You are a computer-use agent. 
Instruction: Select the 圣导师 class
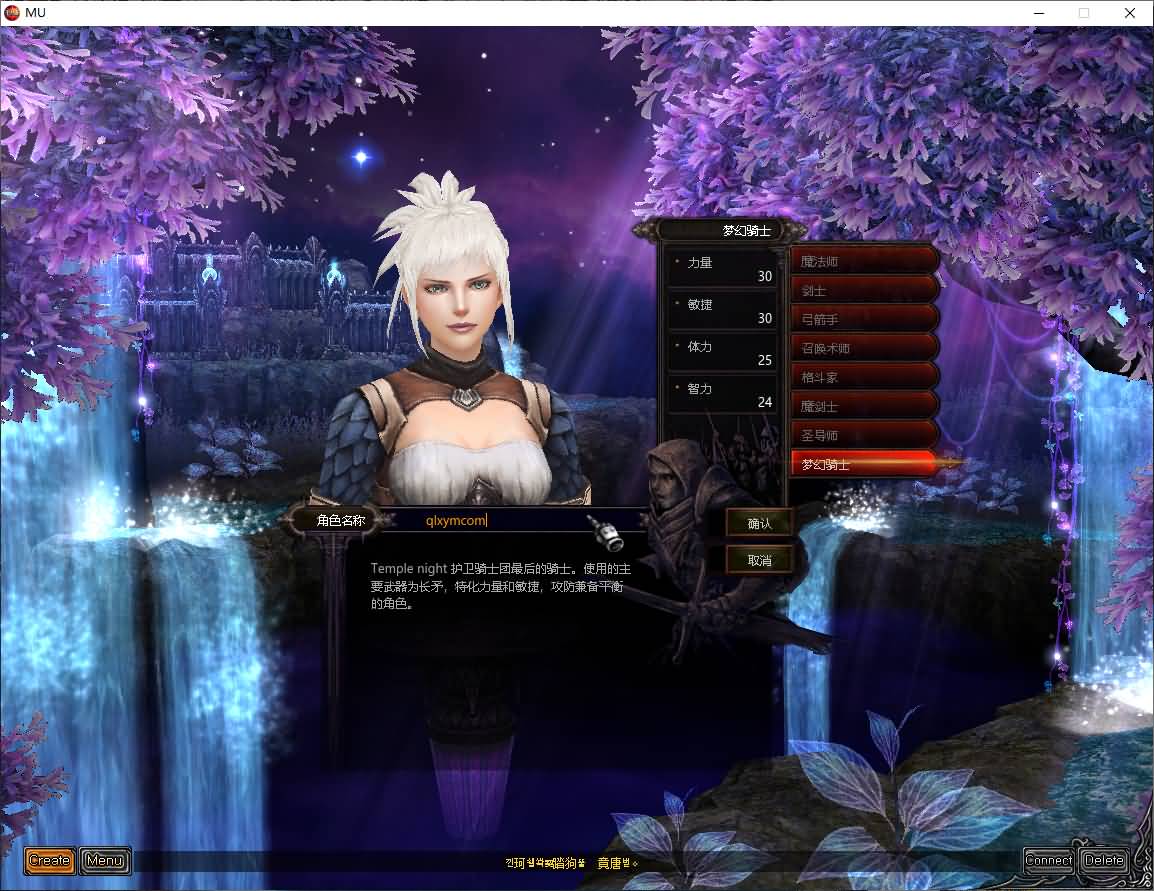864,435
